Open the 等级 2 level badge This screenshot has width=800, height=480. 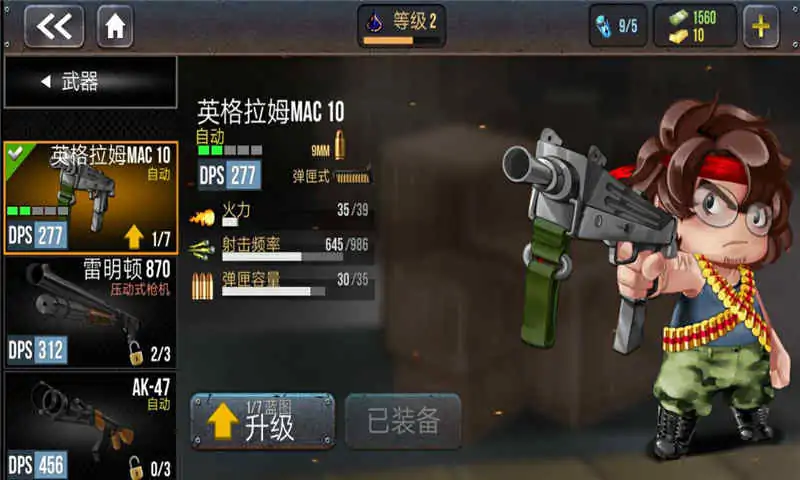point(401,26)
